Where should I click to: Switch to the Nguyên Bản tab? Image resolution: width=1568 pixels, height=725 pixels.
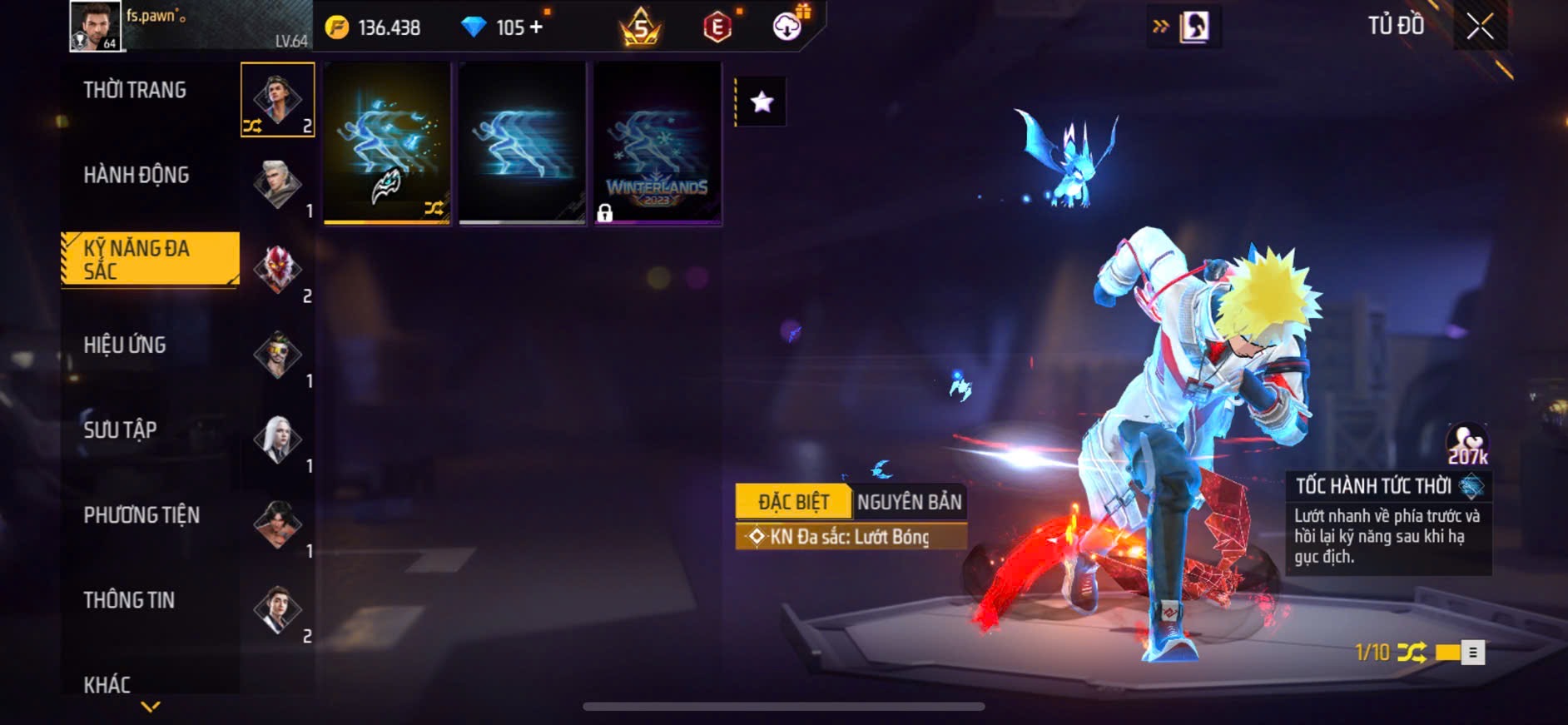coord(909,502)
